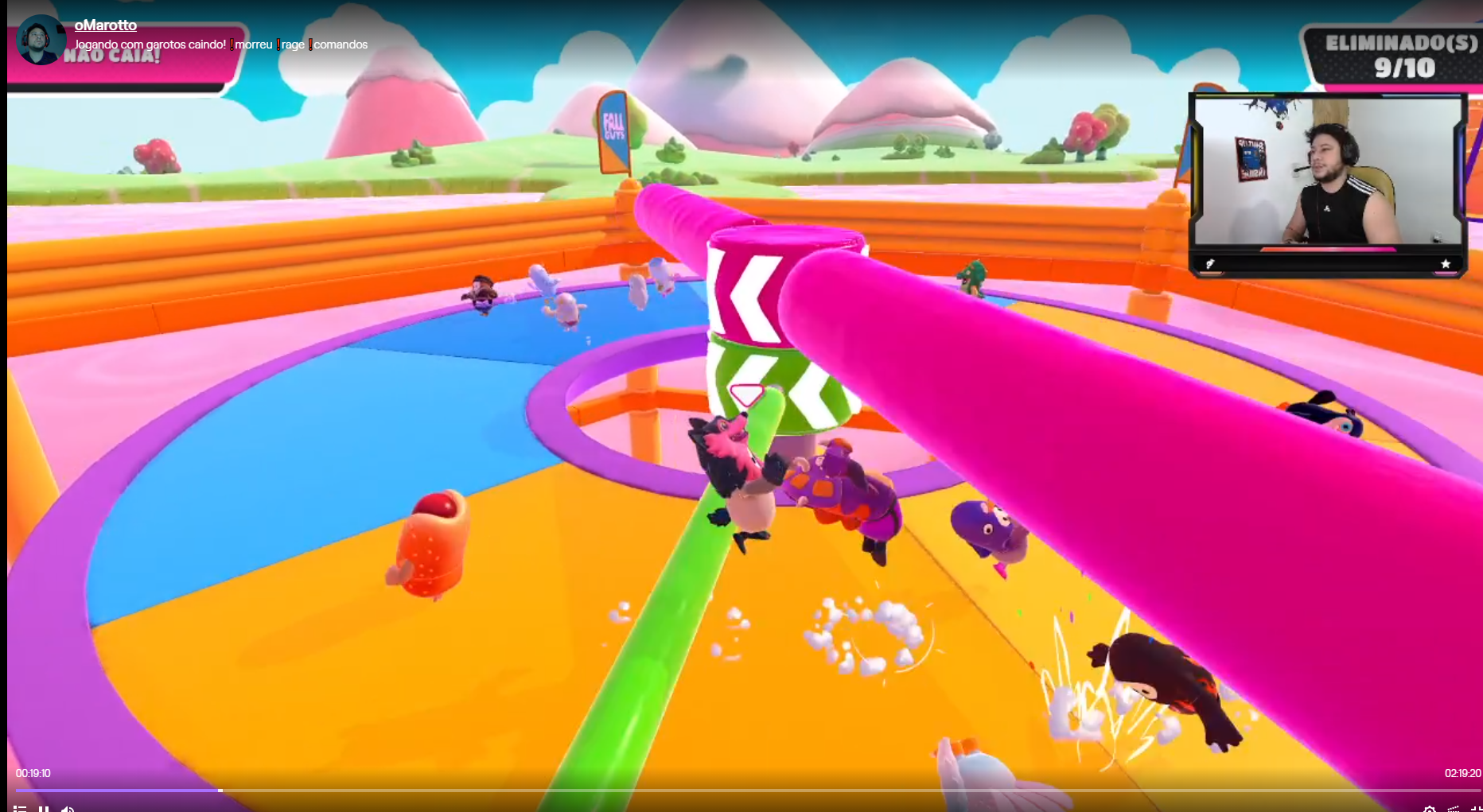Open the oMarotto channel name link
The height and width of the screenshot is (812, 1483).
106,25
